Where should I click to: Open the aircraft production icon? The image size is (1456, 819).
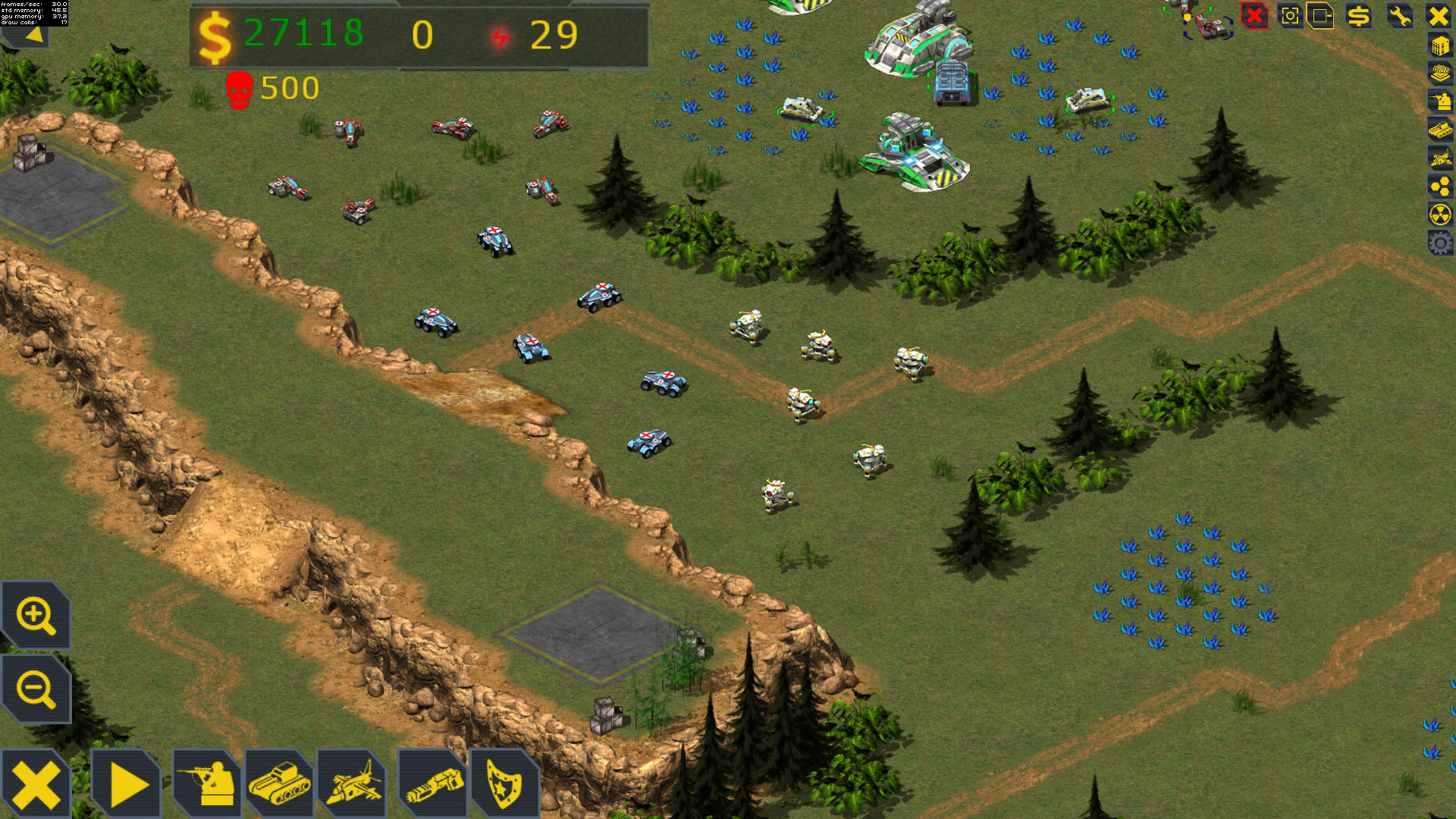357,781
